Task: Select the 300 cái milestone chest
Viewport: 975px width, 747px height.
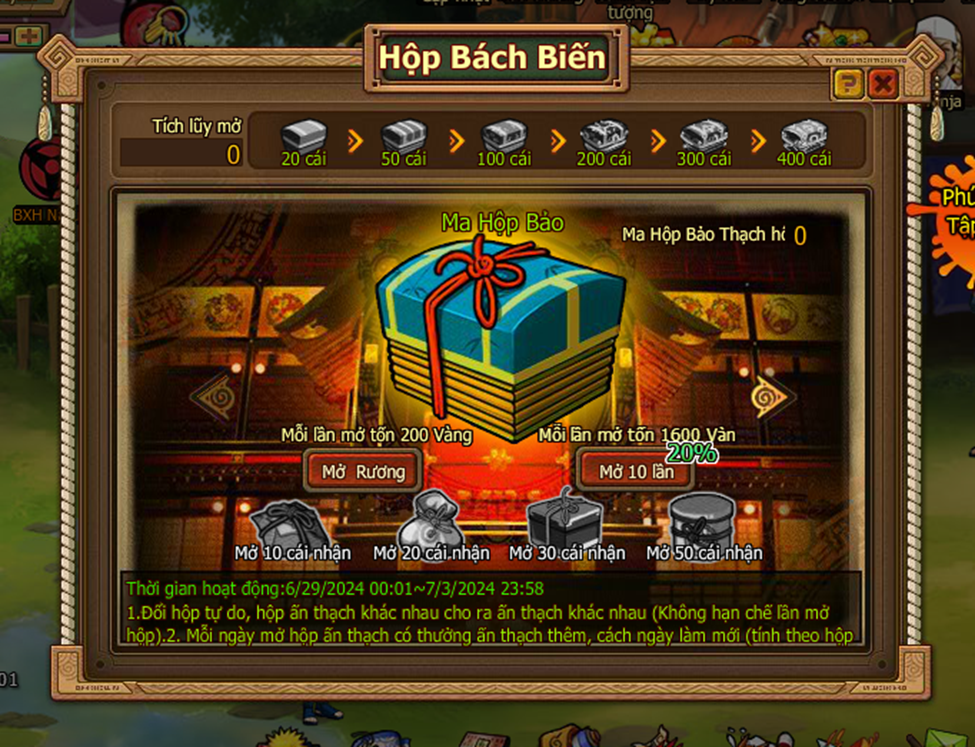Action: click(704, 136)
